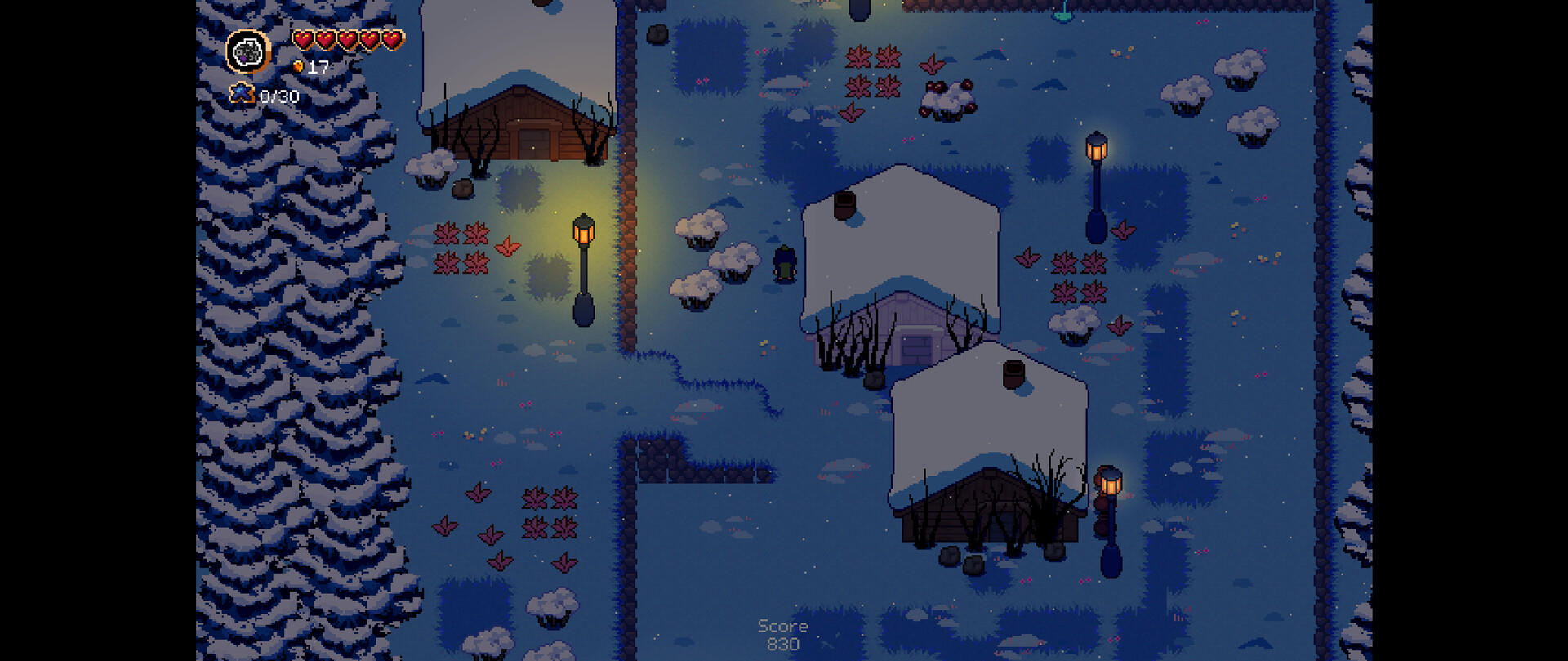Image resolution: width=1568 pixels, height=661 pixels.
Task: Click the first heart in the health bar
Action: coord(303,37)
